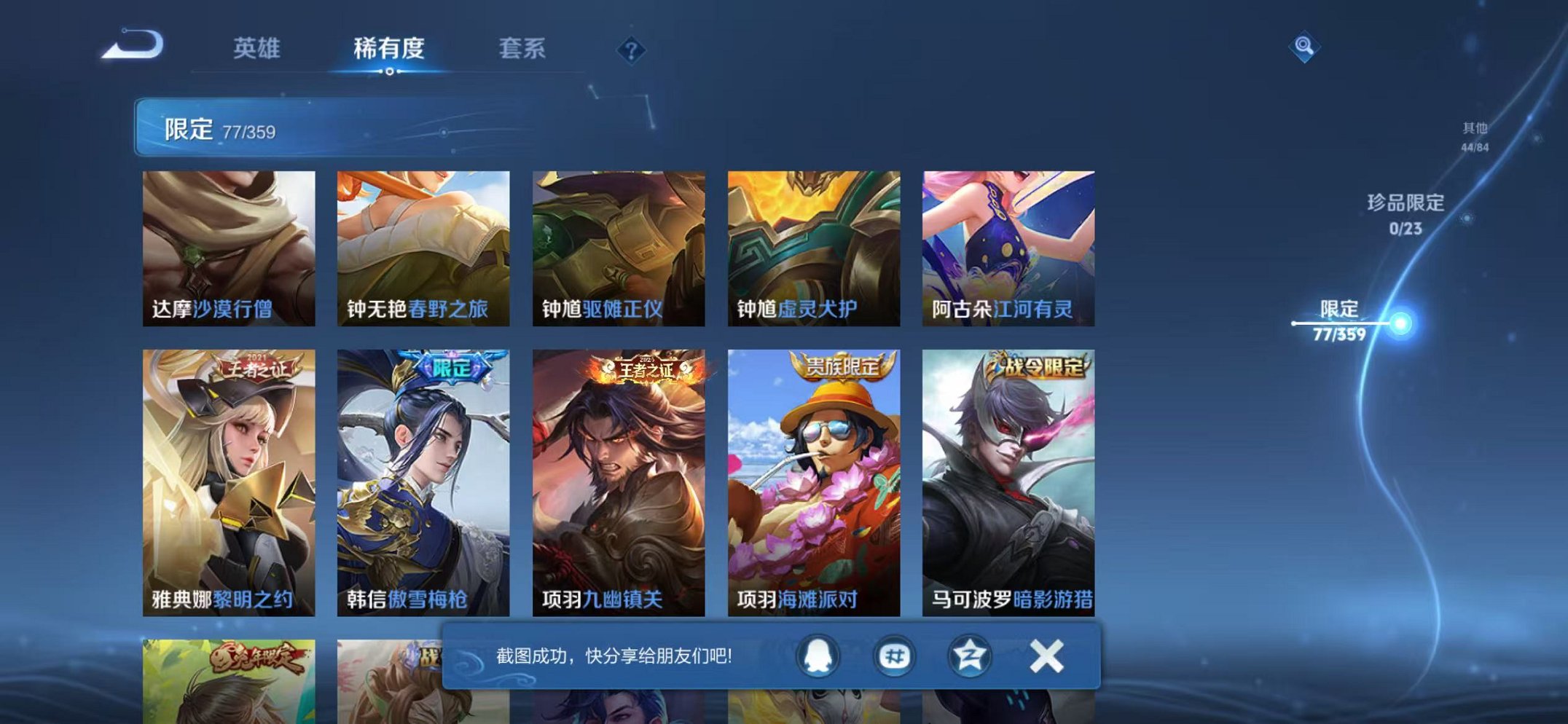Switch to the 套系 tab

523,47
